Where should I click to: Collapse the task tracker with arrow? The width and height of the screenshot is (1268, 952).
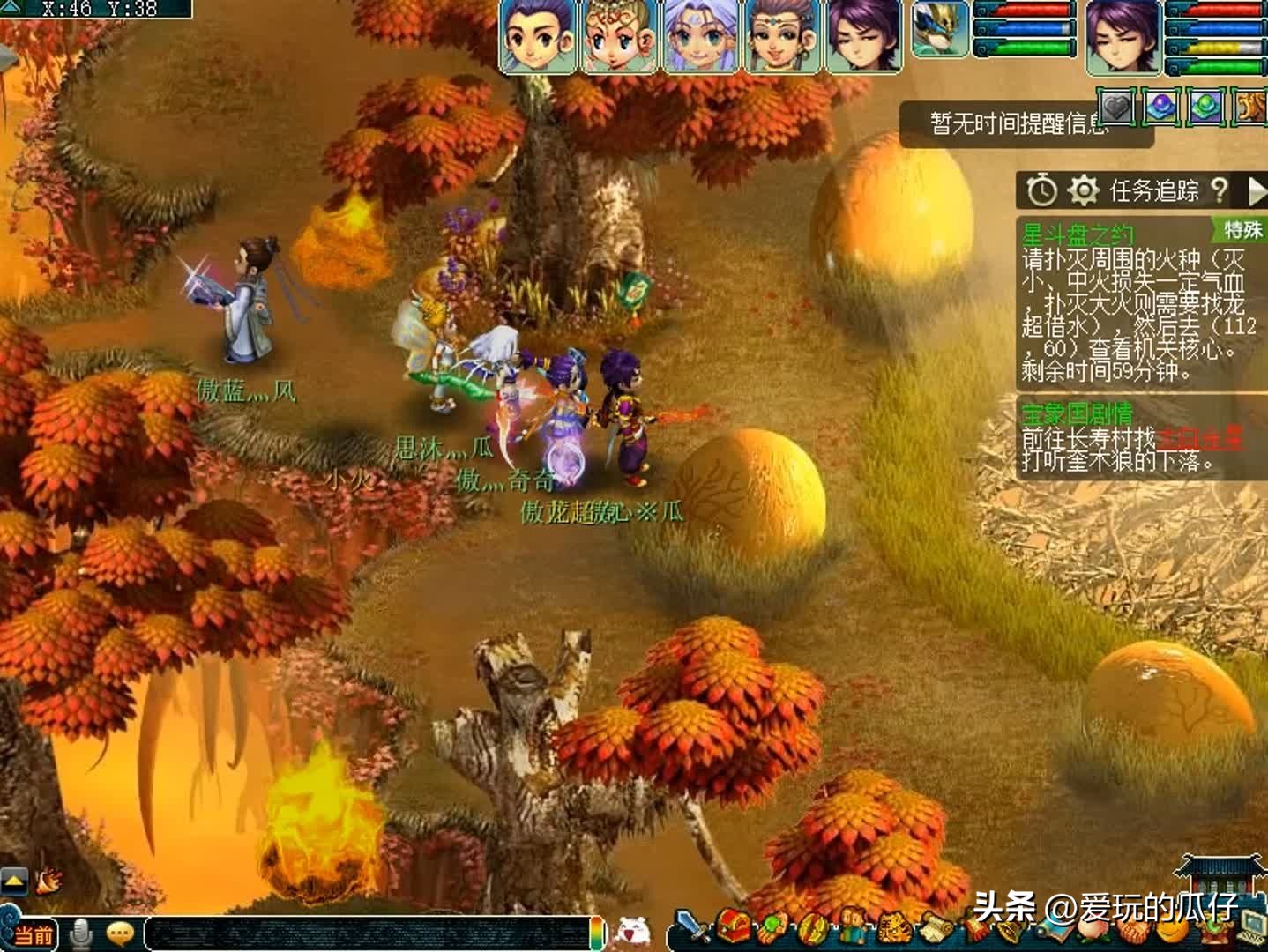1257,190
